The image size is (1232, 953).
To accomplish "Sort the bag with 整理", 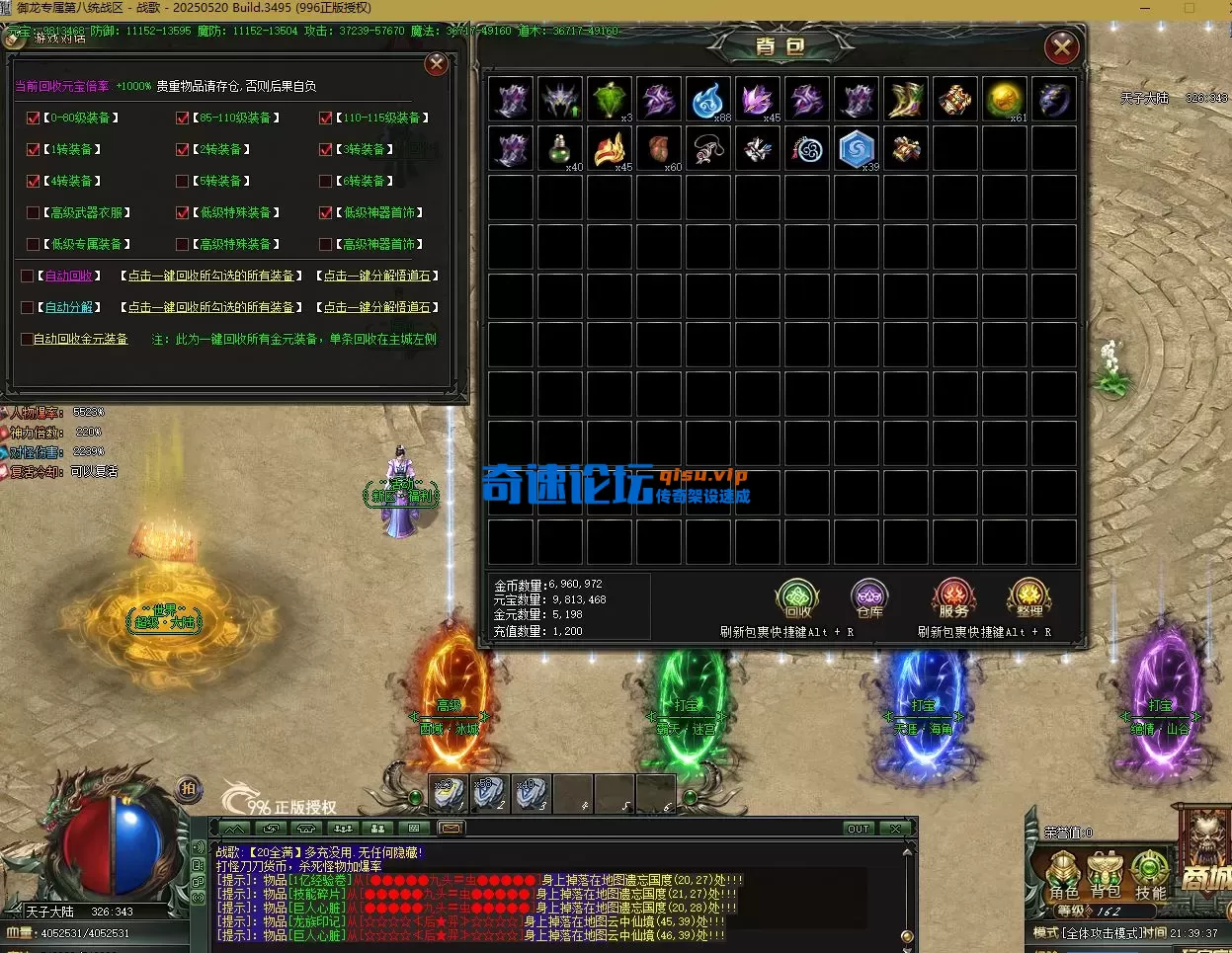I will tap(1028, 599).
